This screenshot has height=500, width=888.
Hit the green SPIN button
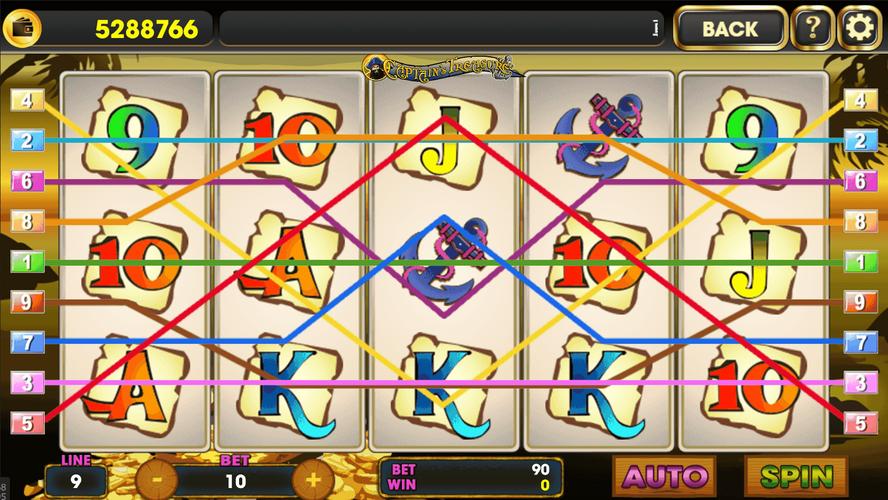796,476
